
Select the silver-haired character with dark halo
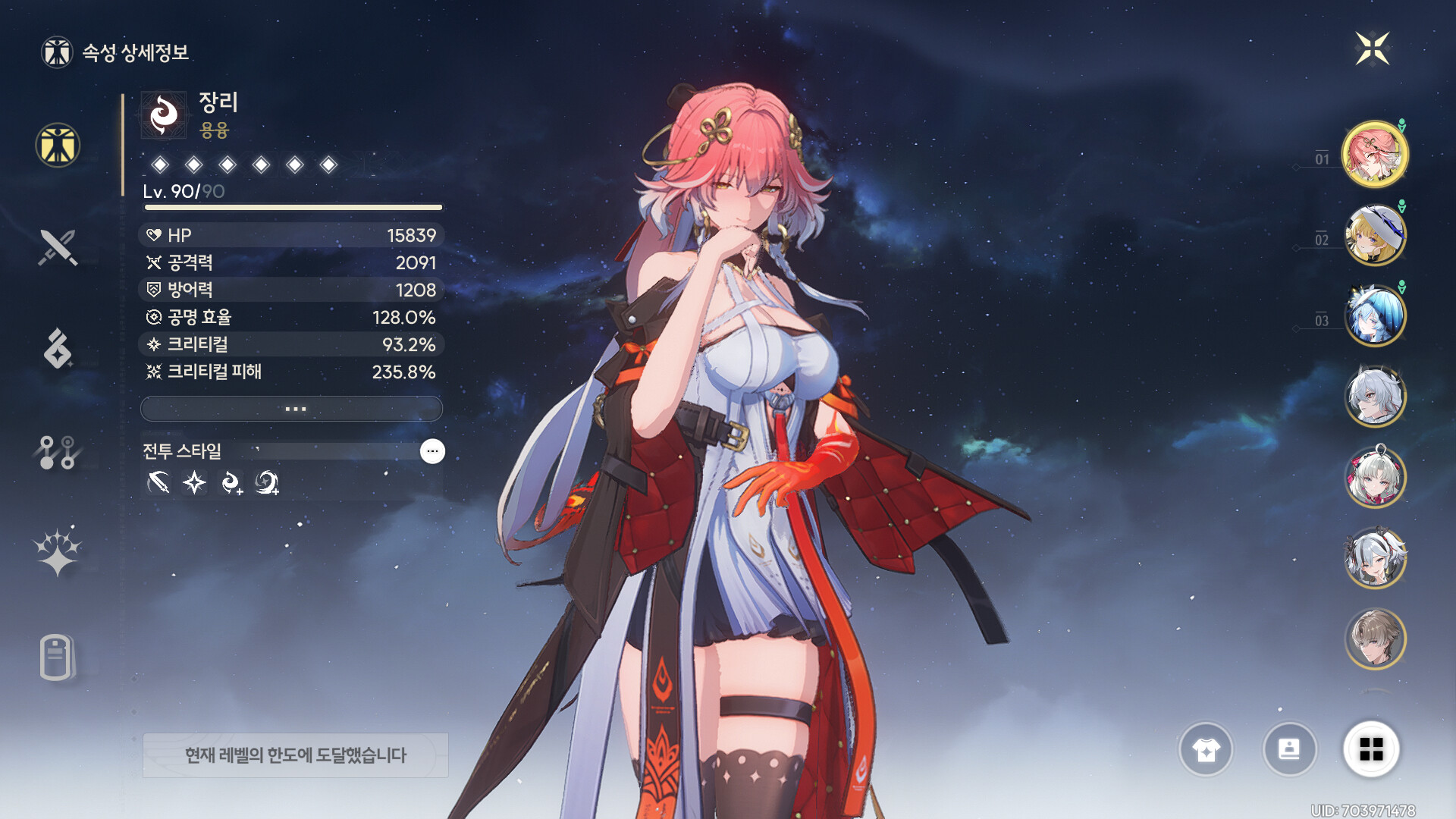pos(1374,397)
